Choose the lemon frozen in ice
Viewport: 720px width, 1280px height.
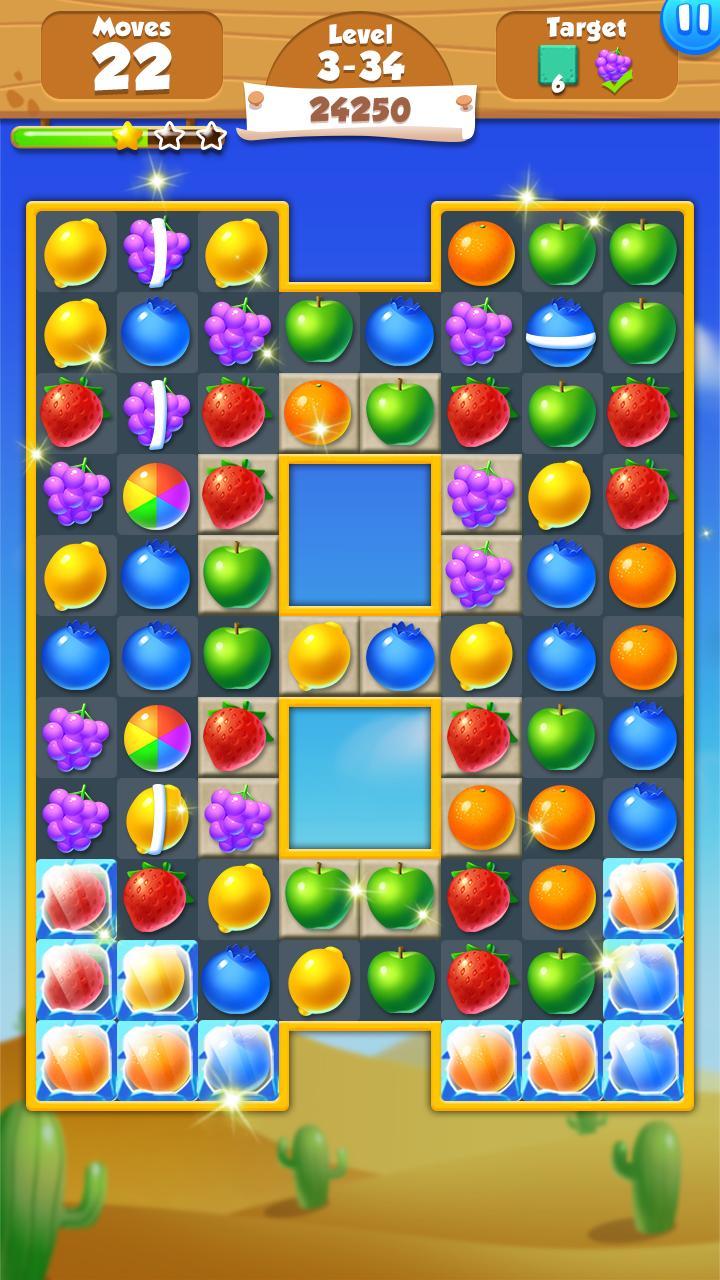click(157, 978)
